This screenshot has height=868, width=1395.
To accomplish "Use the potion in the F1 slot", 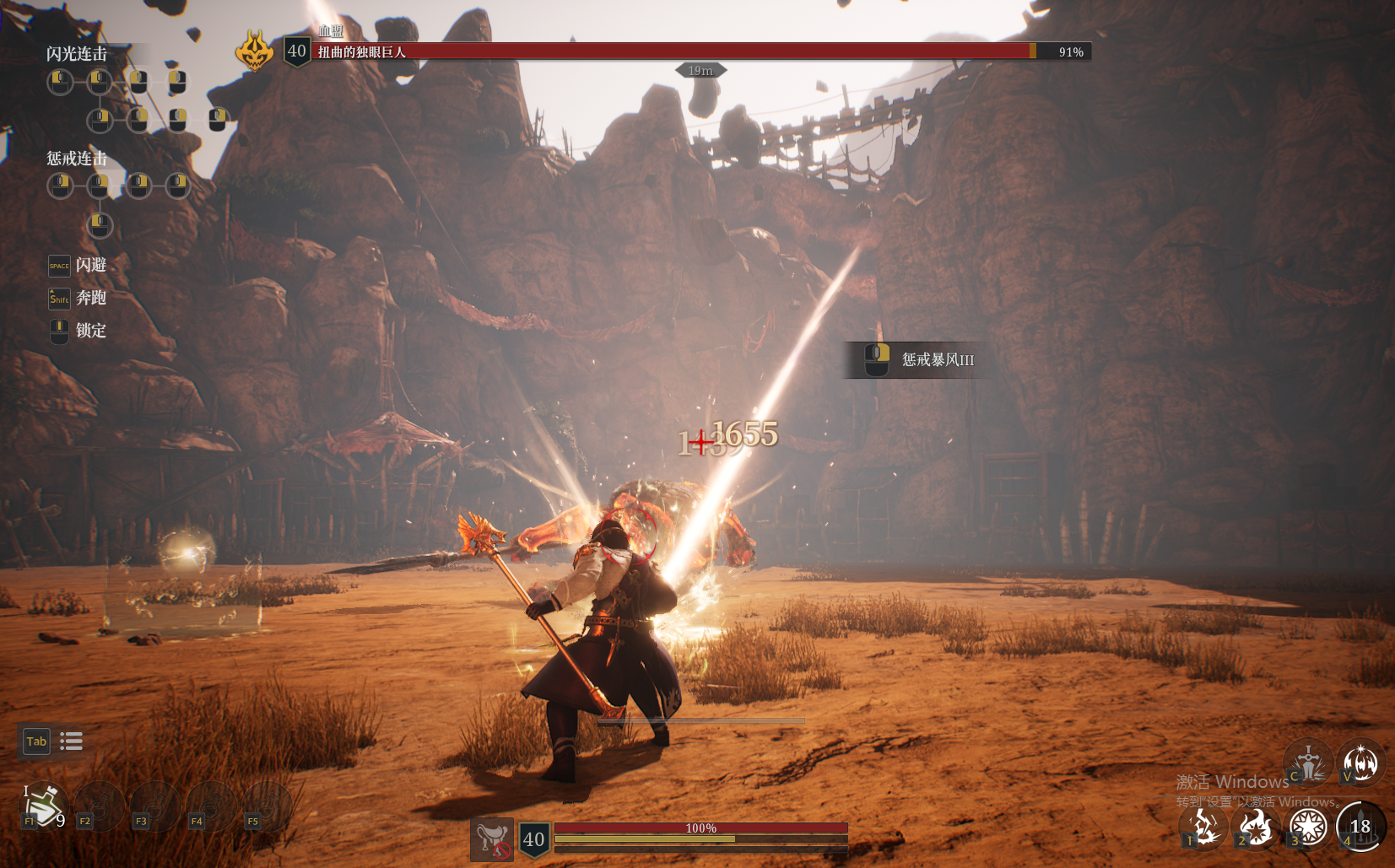I will click(43, 805).
